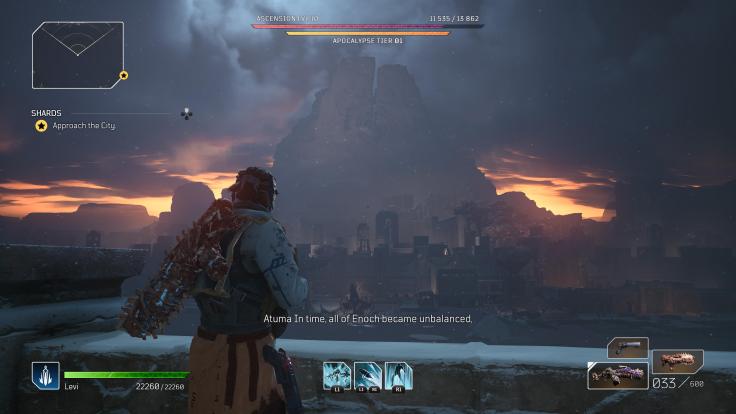Open the minimap radar panel

77,55
